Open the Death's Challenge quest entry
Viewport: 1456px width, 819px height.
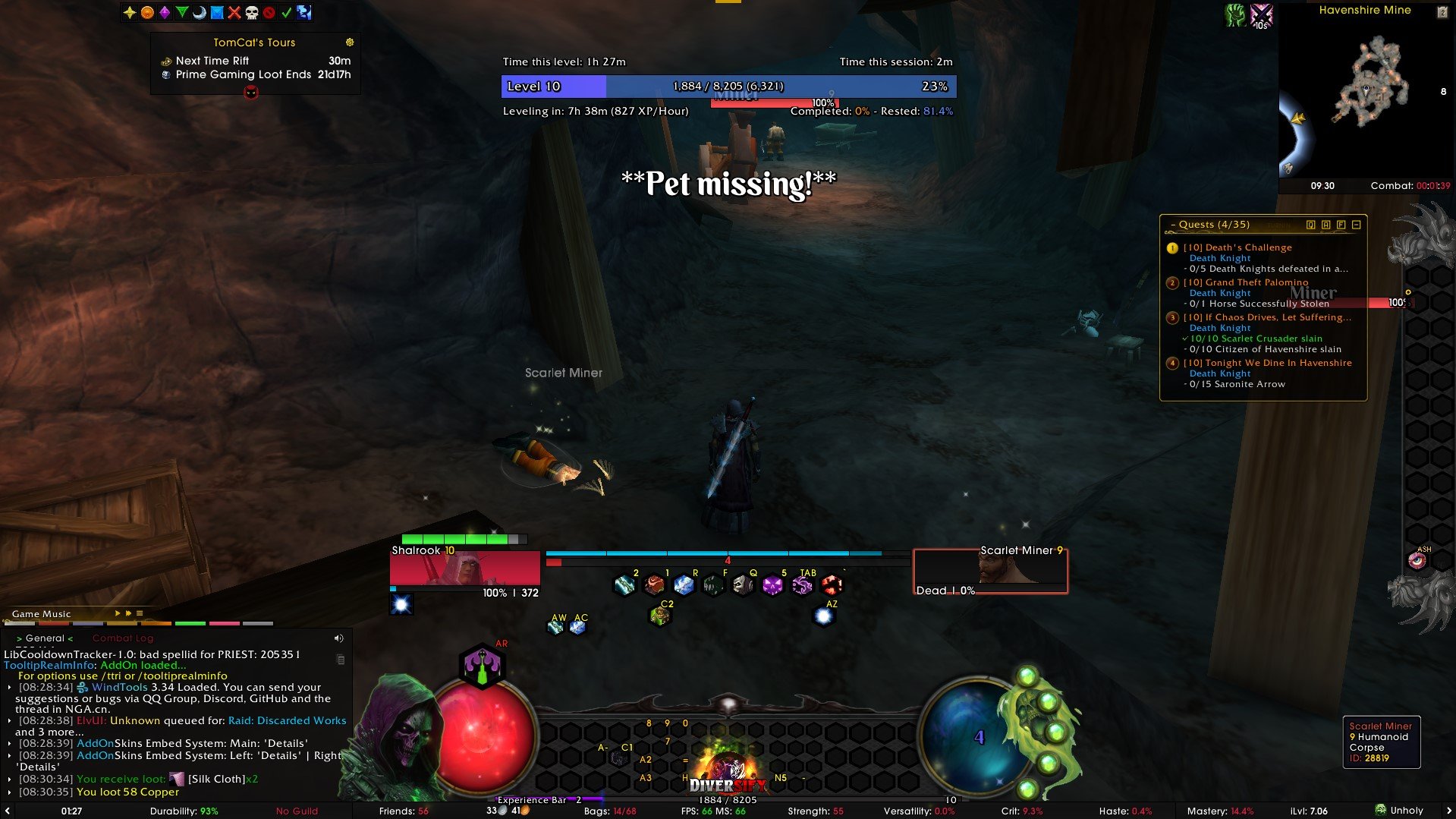coord(1248,247)
